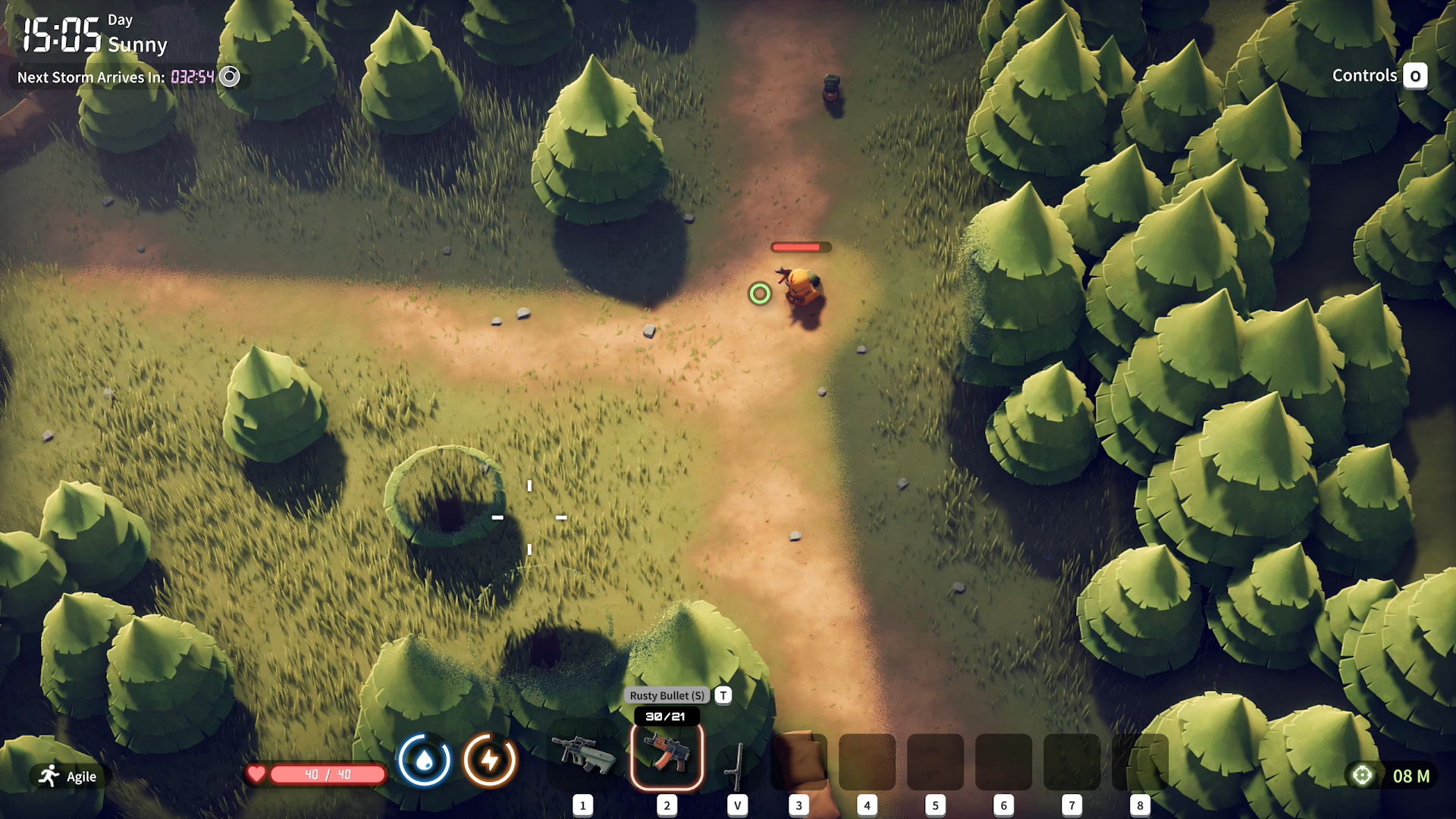Select the scoped bullpup rifle slot
Image resolution: width=1456 pixels, height=819 pixels.
click(x=584, y=755)
